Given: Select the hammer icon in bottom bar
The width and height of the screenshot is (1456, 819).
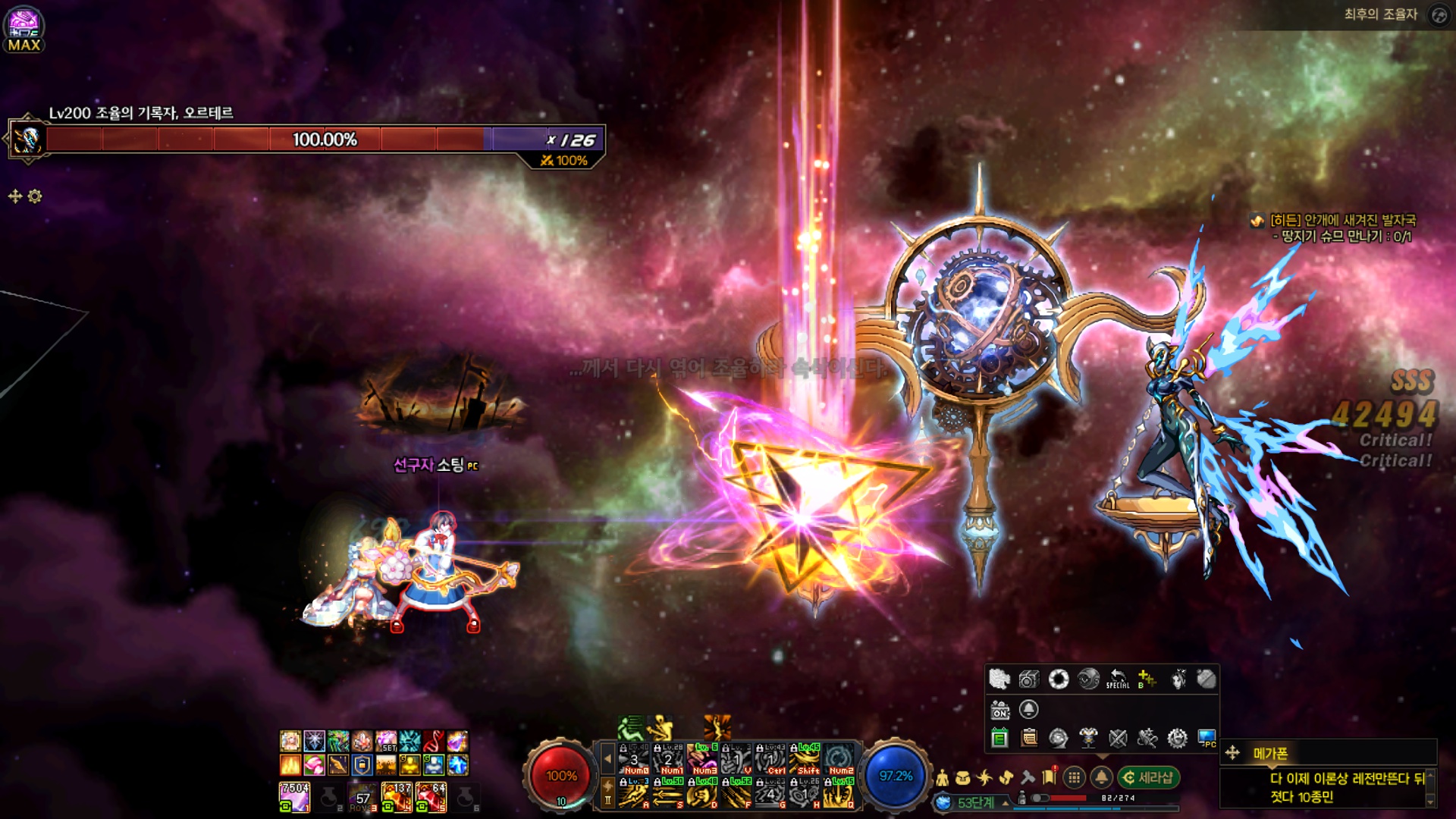Looking at the screenshot, I should (x=1028, y=777).
